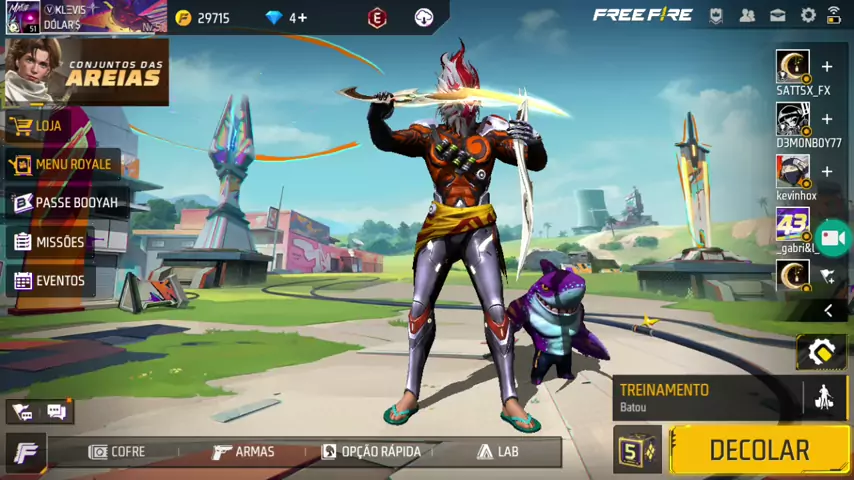Add diamonds with the plus button
The image size is (854, 480).
click(298, 18)
